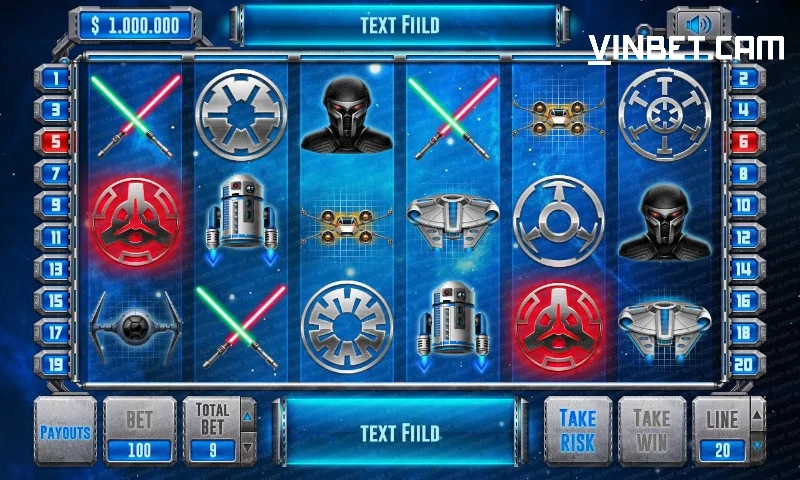Activate the red payline 5 marker
Image resolution: width=800 pixels, height=480 pixels.
(55, 142)
